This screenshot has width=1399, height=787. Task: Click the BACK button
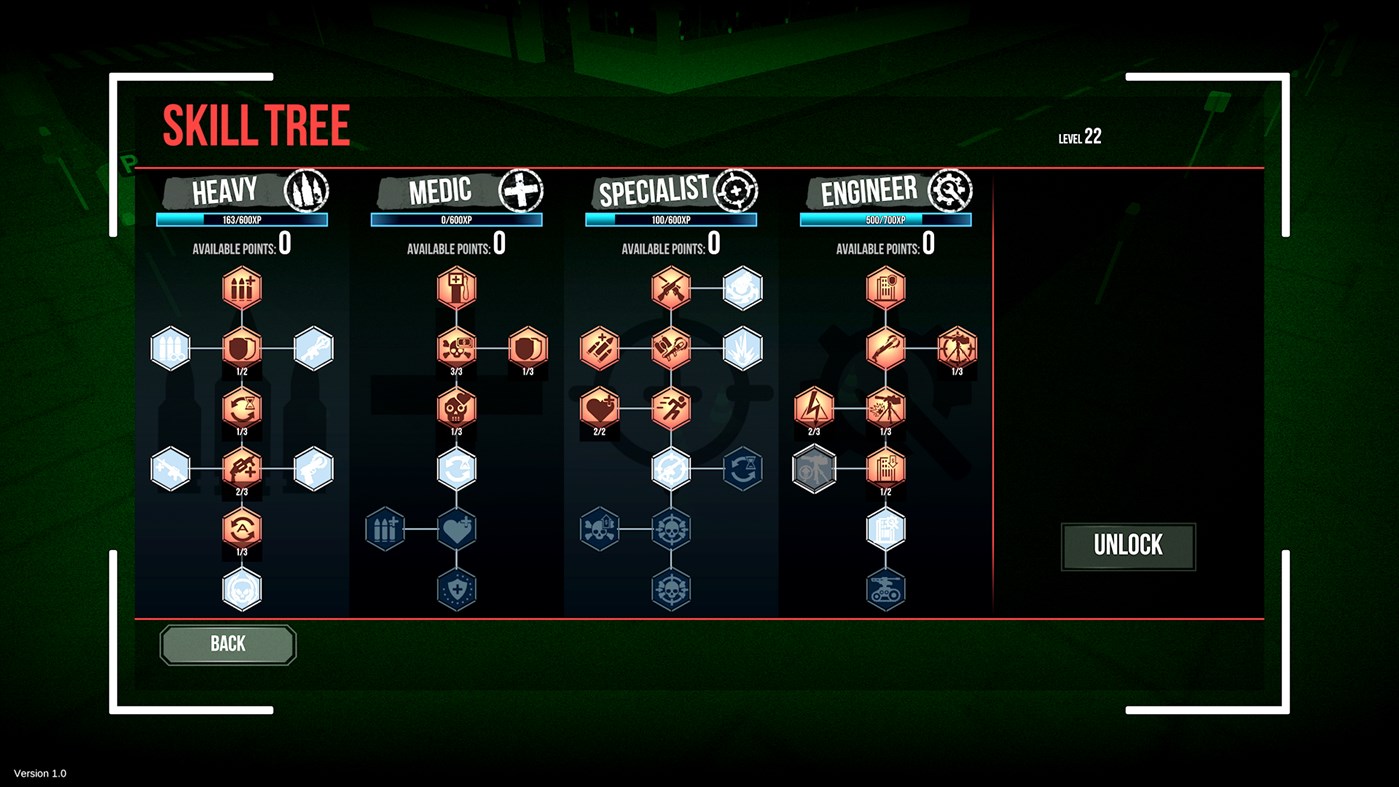coord(227,644)
